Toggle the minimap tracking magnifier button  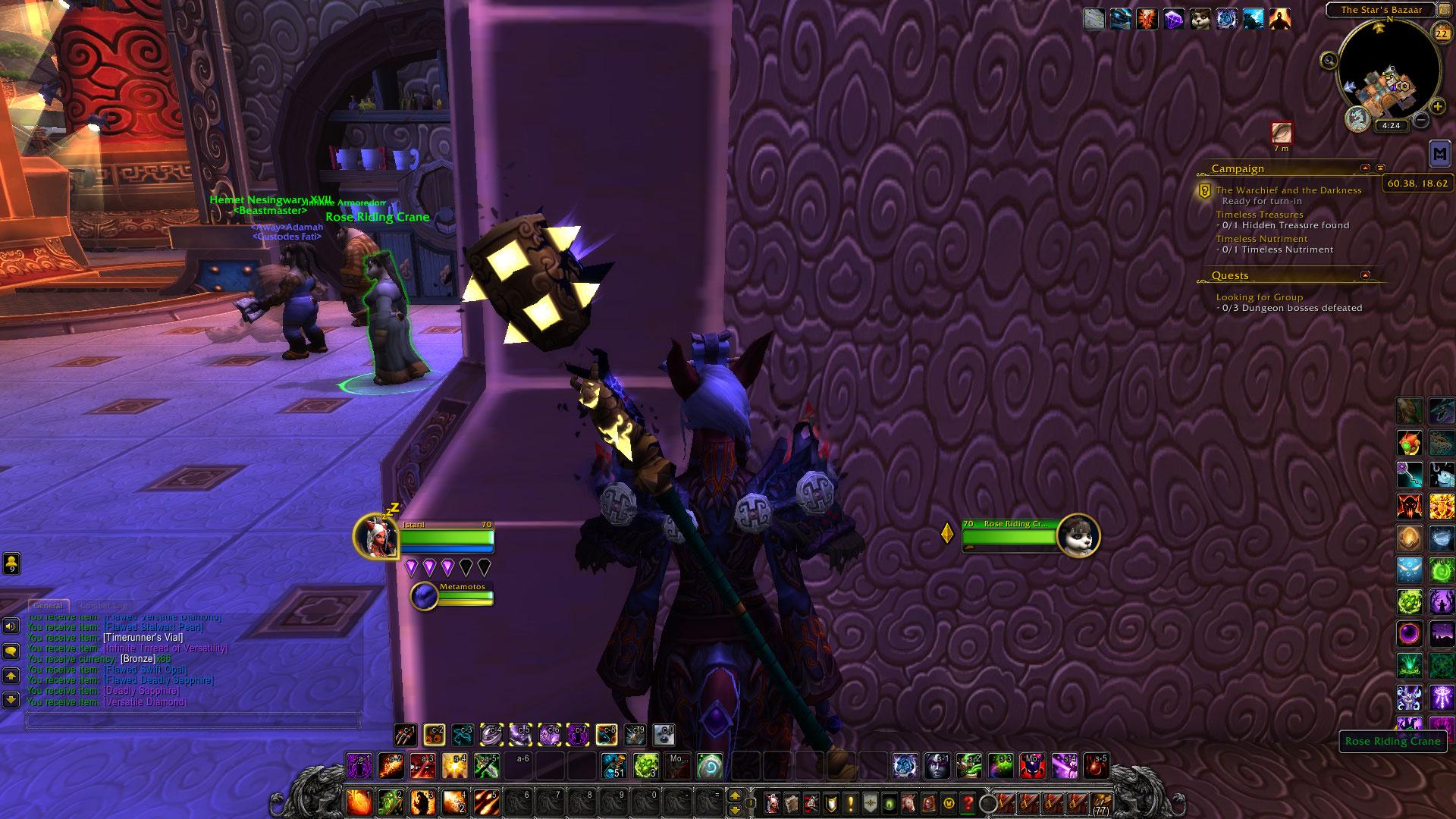point(1329,61)
